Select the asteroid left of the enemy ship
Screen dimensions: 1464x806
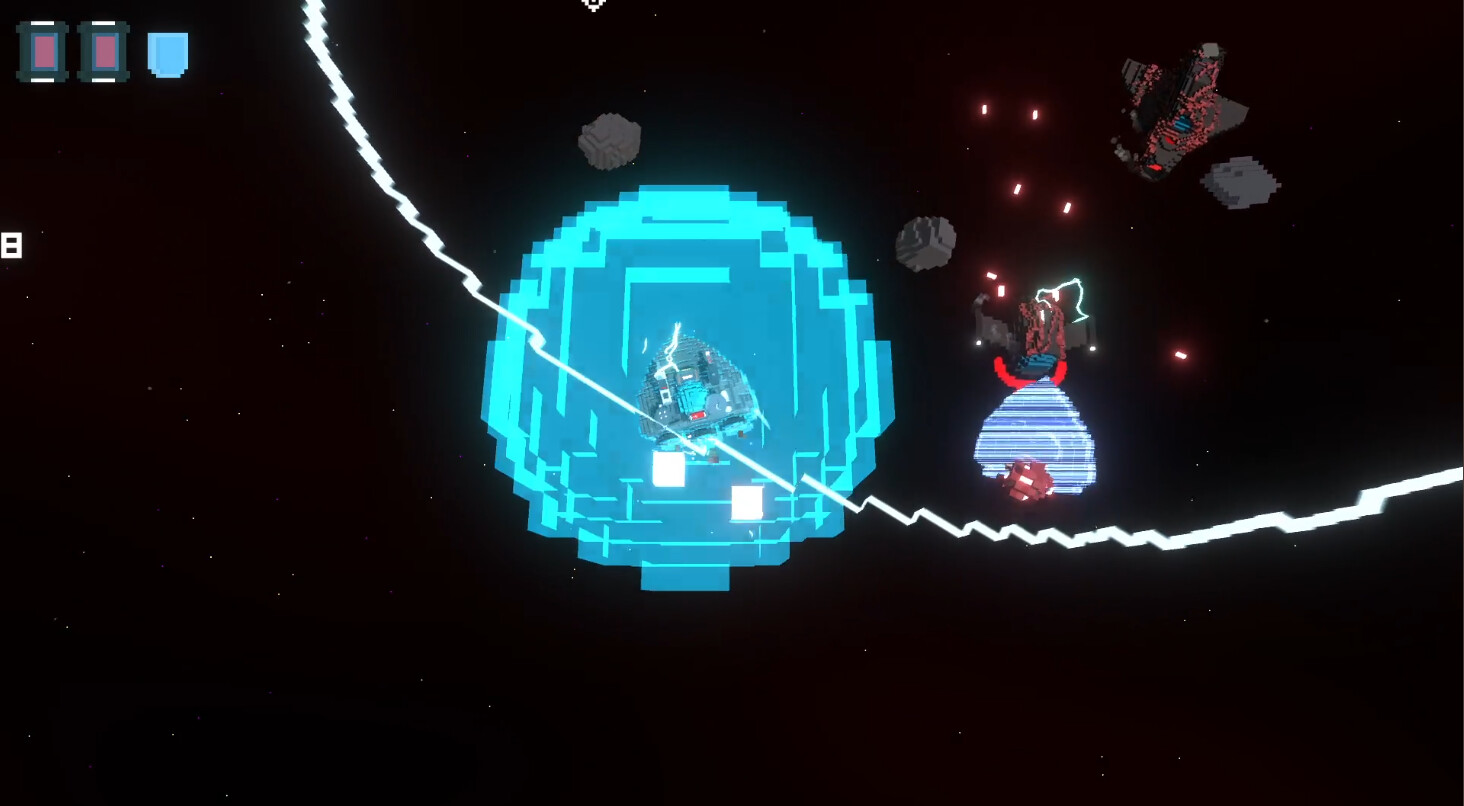click(925, 243)
